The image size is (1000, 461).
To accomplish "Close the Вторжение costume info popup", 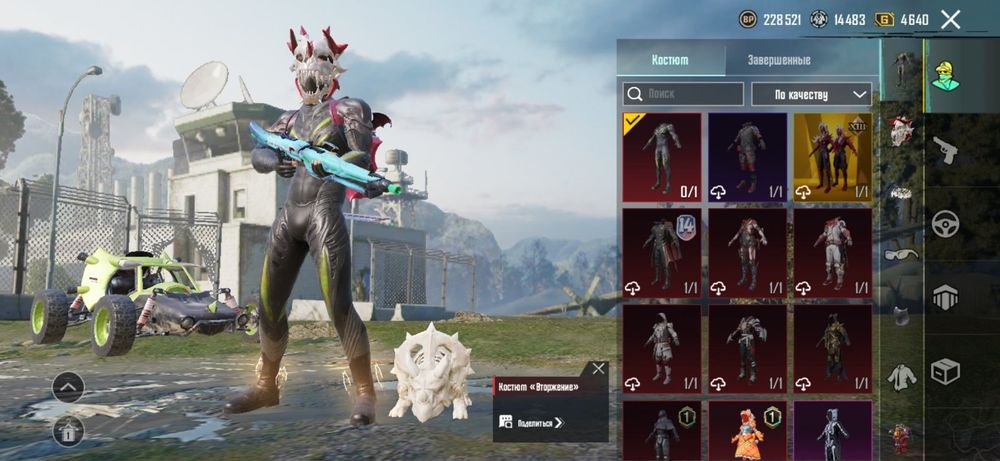I will tap(598, 369).
